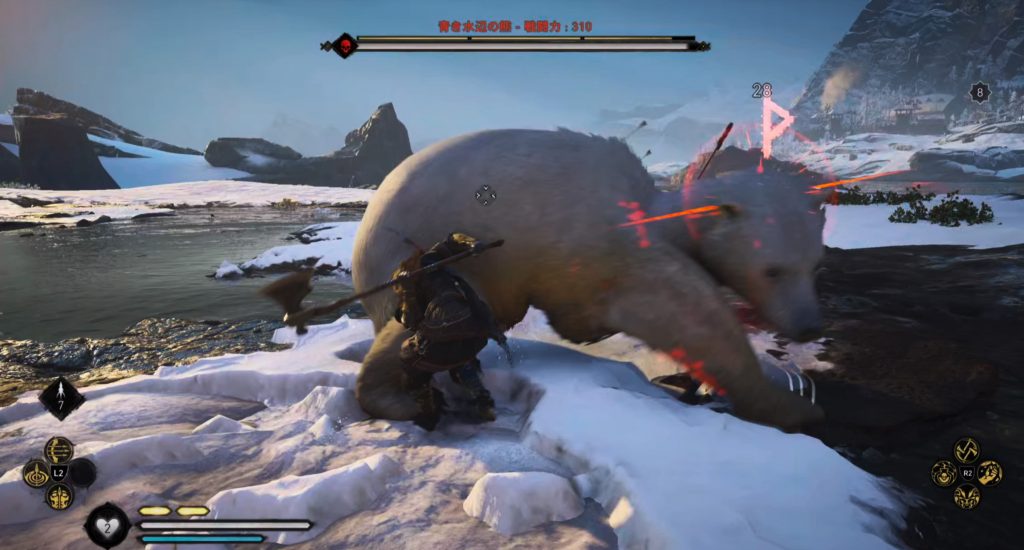Viewport: 1024px width, 550px height.
Task: Activate the bottom melee ability with horned beast
Action: (966, 496)
